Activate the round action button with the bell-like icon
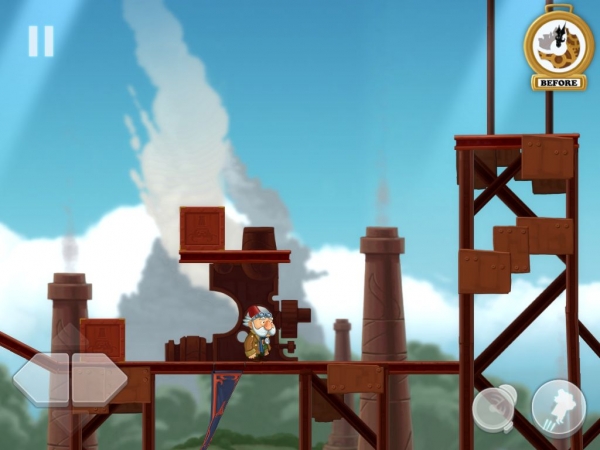 point(495,408)
